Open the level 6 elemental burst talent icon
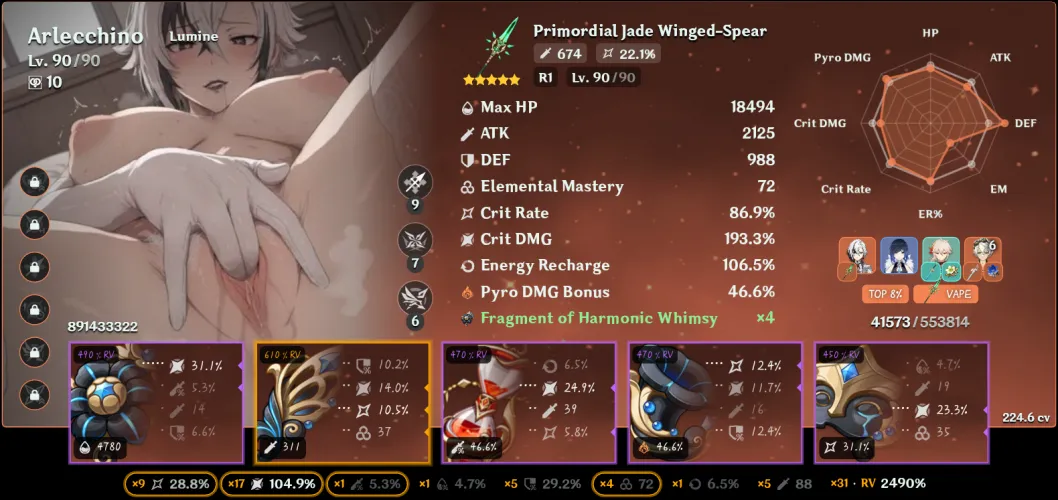 pos(415,298)
